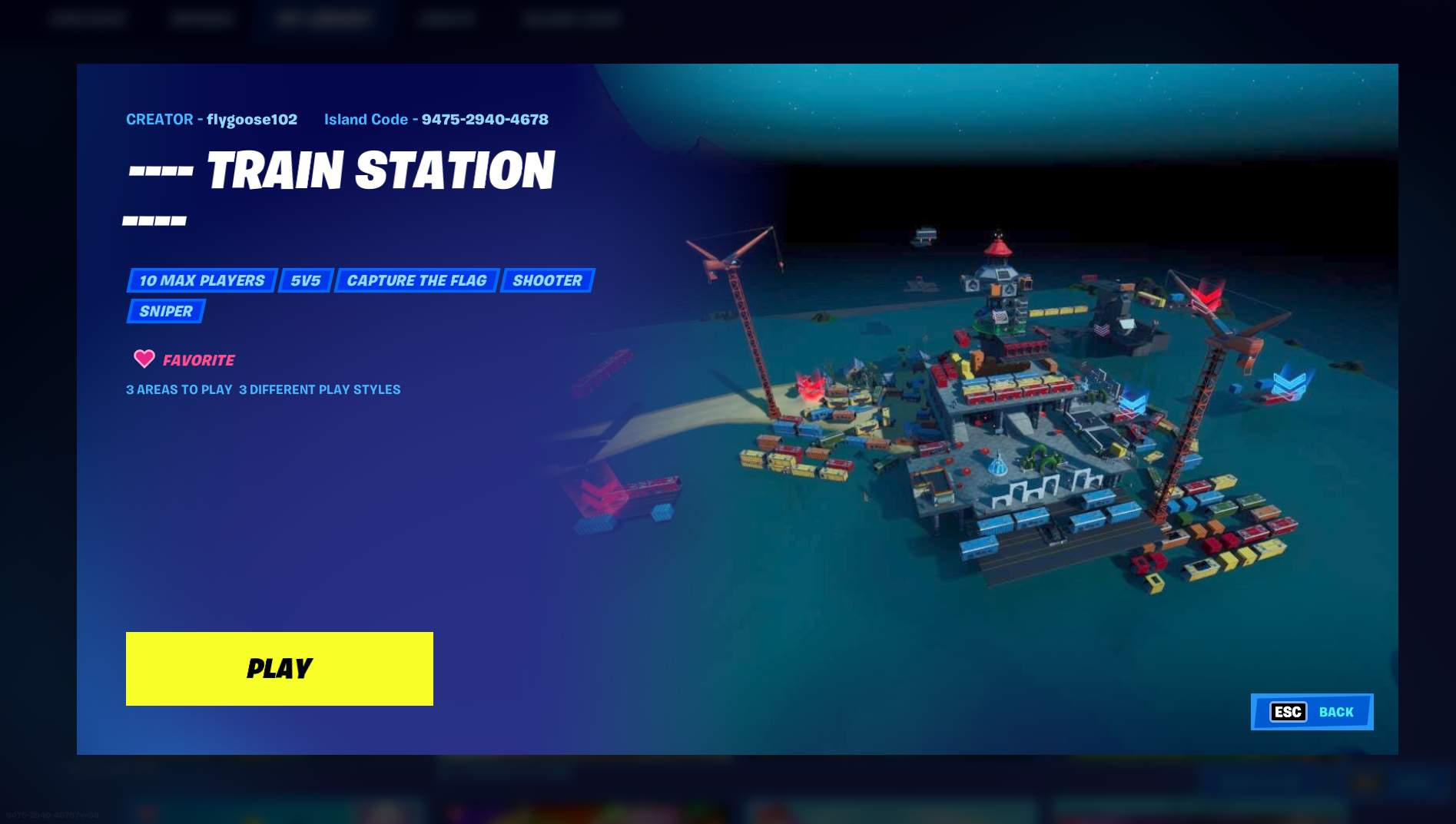Click the SHOOTER category tag

pyautogui.click(x=547, y=280)
